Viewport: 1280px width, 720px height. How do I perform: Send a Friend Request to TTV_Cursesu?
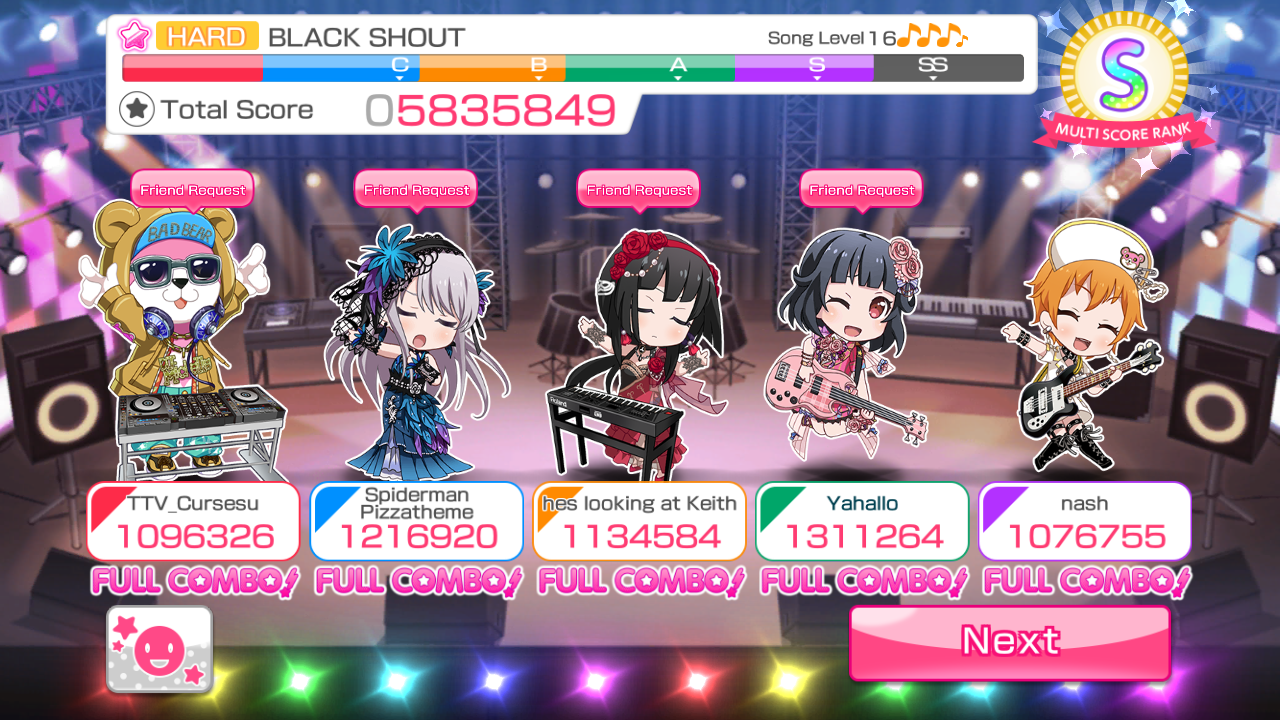tap(192, 189)
